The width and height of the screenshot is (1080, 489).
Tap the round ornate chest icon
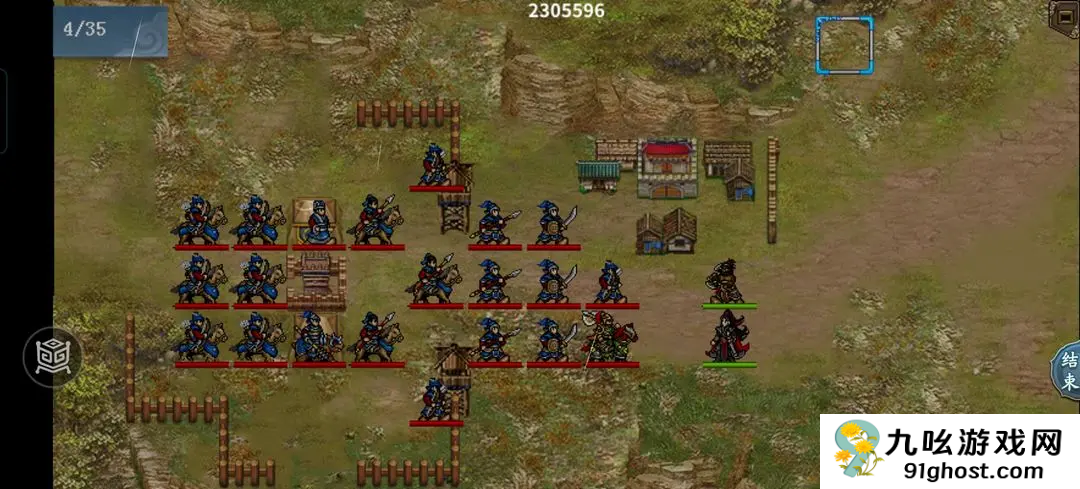pyautogui.click(x=52, y=356)
